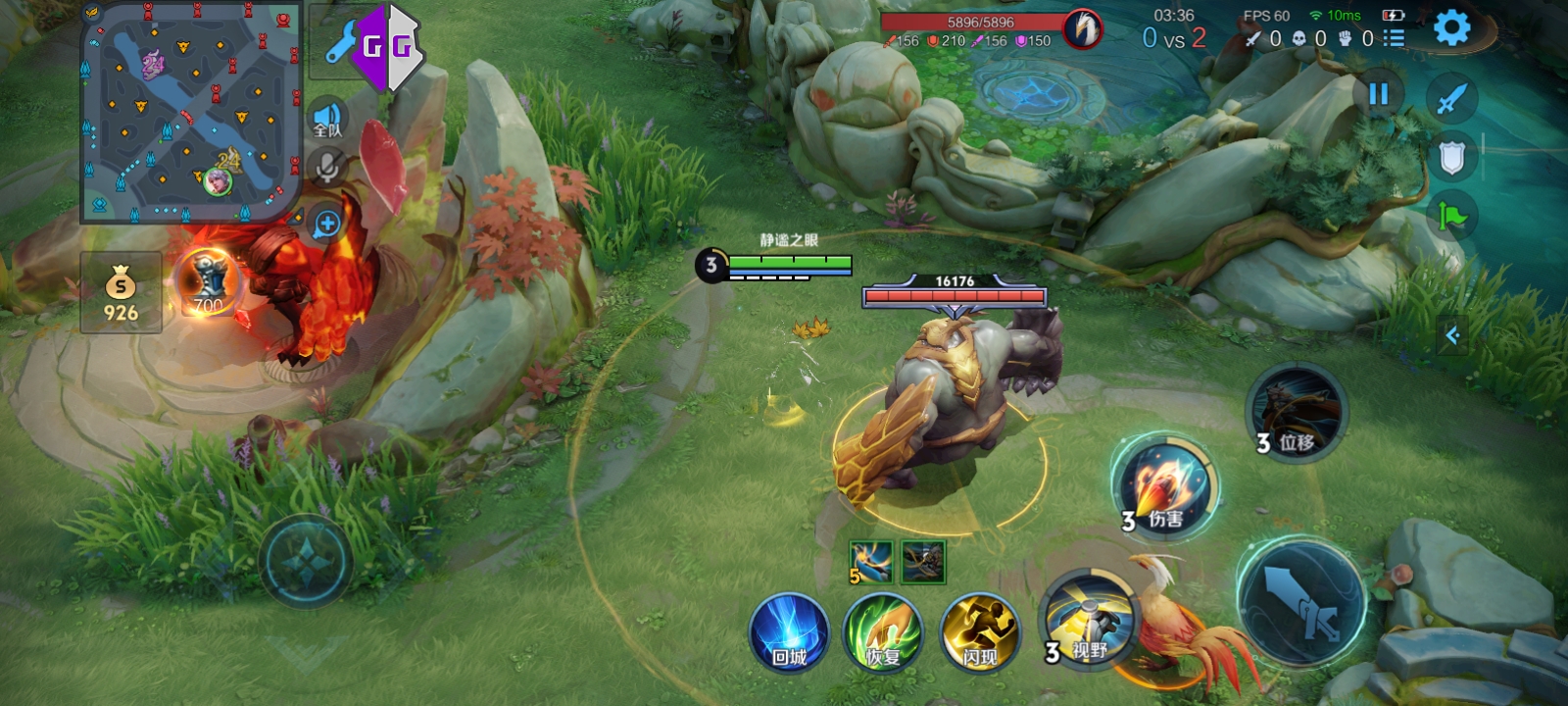Toggle the team voice speaker
This screenshot has width=1568, height=706.
click(x=327, y=120)
